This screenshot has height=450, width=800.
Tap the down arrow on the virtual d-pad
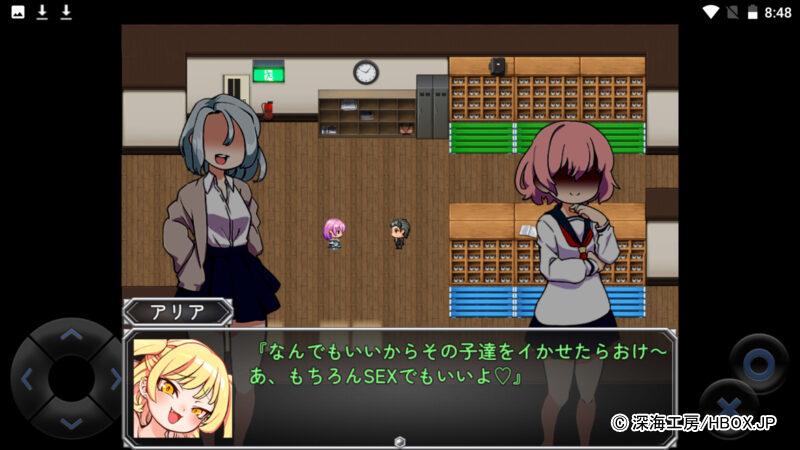70,423
